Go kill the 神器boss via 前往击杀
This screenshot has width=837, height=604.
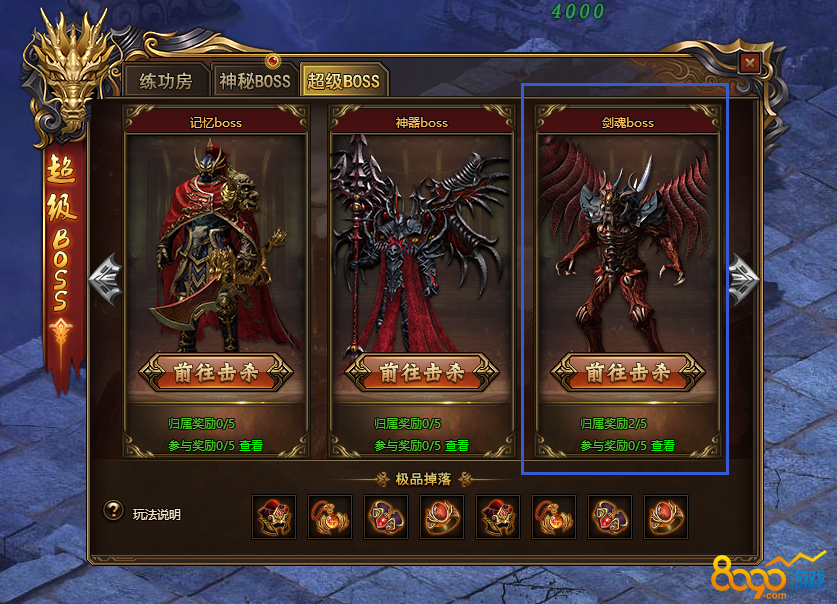[x=420, y=373]
